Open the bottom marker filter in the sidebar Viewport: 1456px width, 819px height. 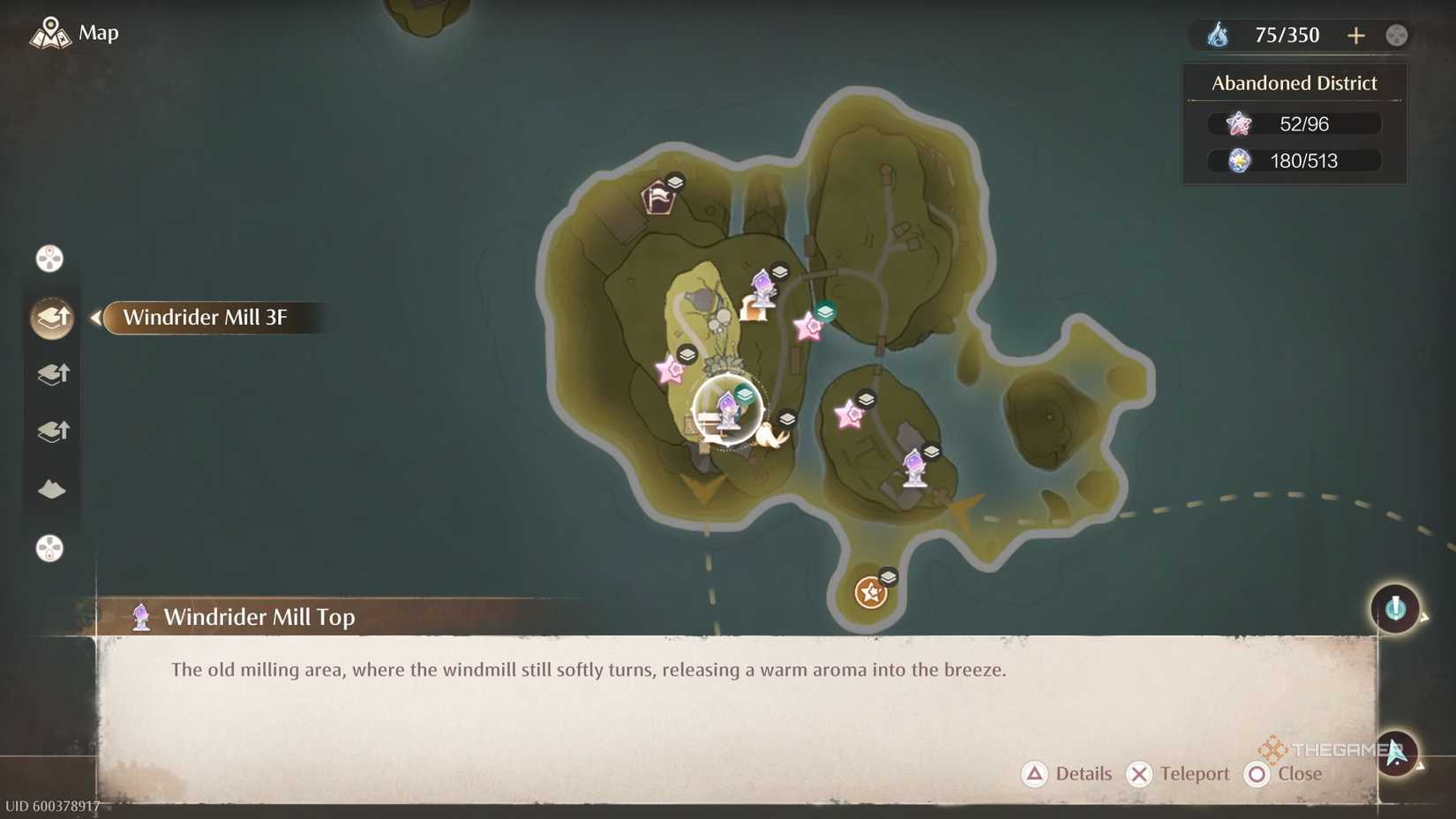point(49,548)
